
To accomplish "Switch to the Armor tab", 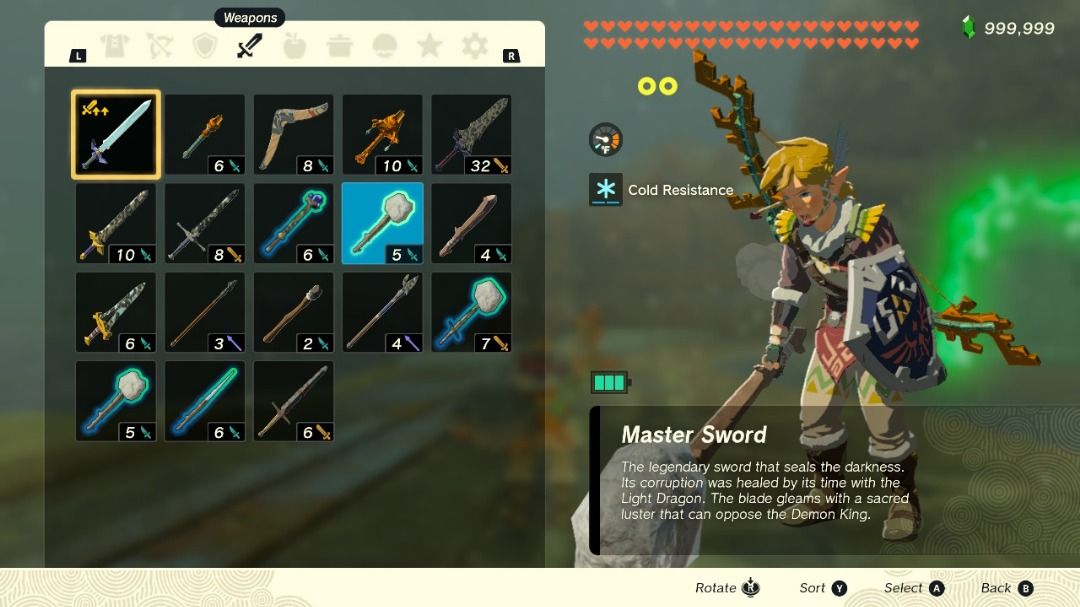I will click(115, 46).
